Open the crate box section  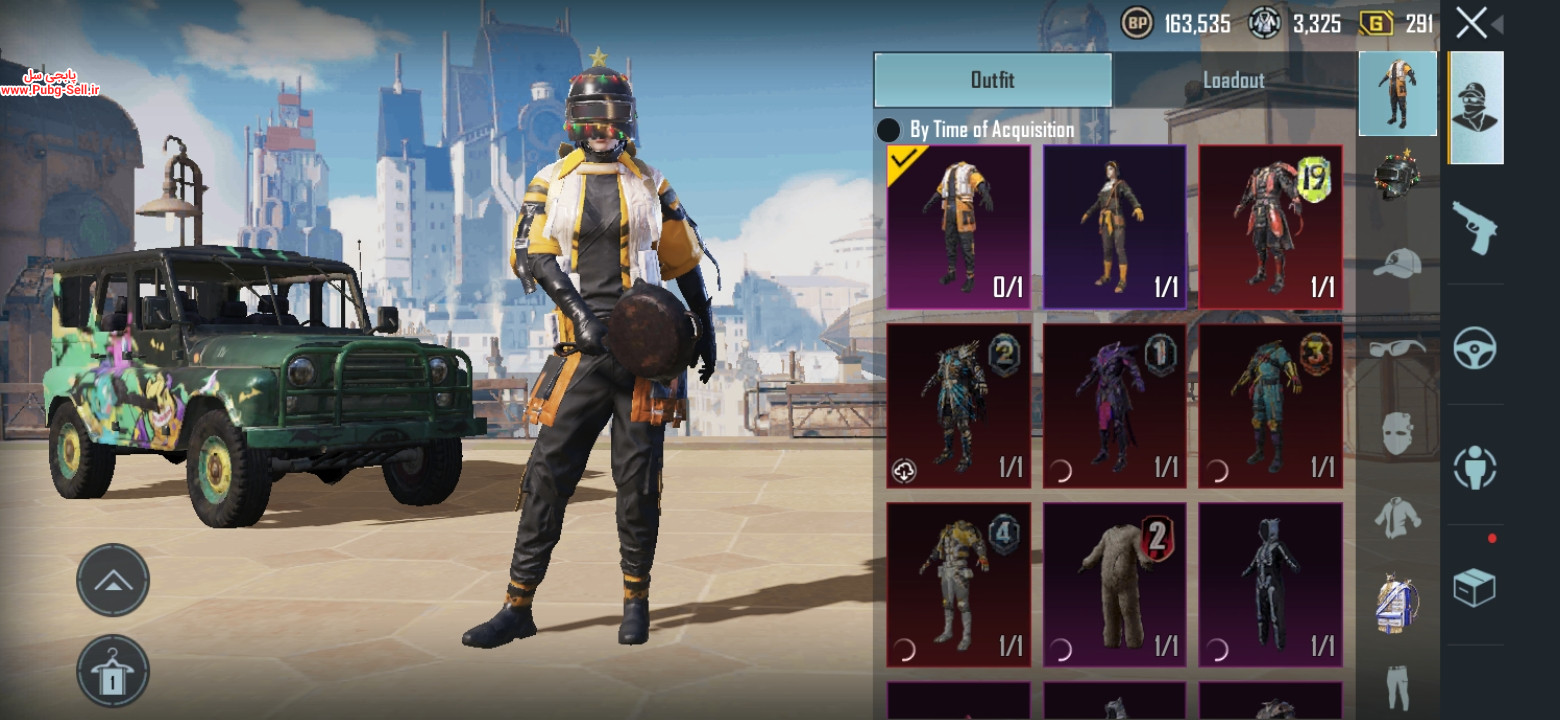tap(1474, 587)
